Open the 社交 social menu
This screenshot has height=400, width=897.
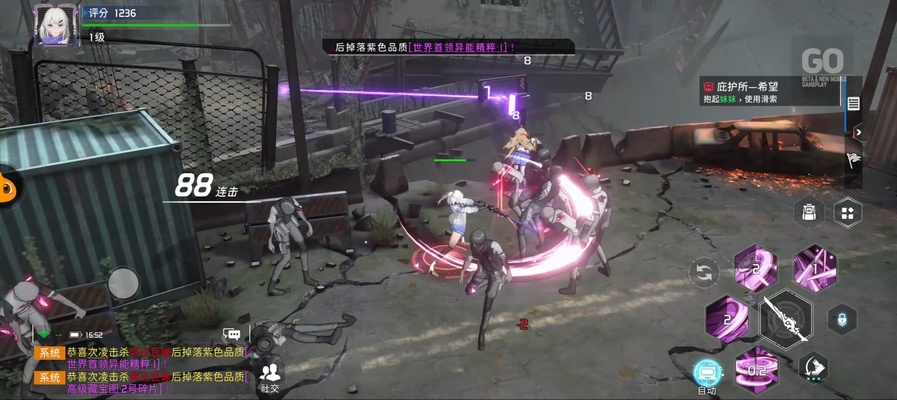[x=269, y=376]
